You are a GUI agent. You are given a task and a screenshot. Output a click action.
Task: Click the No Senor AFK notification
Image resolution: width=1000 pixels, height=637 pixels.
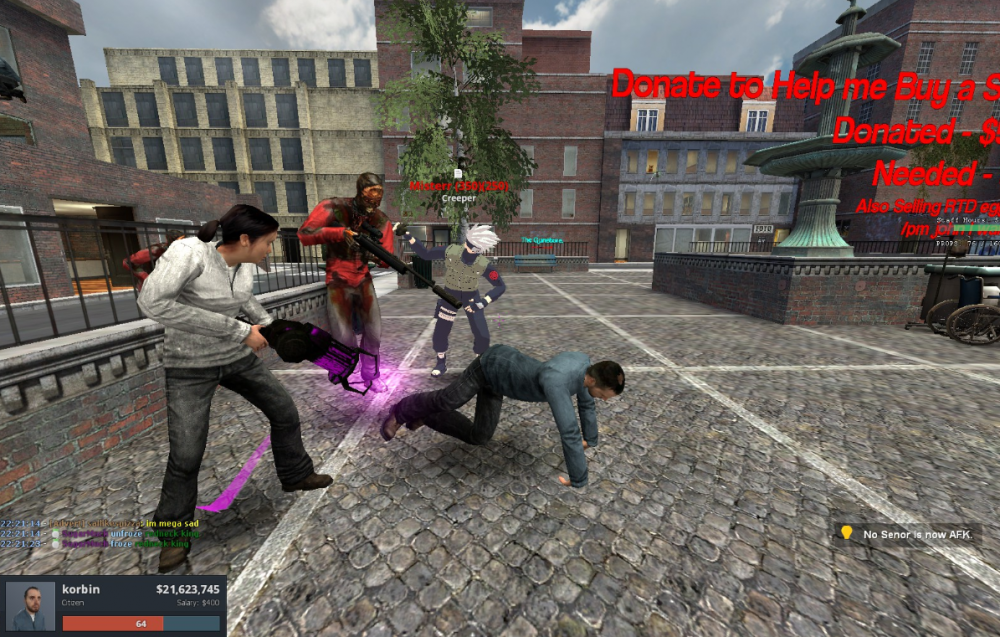(x=907, y=534)
